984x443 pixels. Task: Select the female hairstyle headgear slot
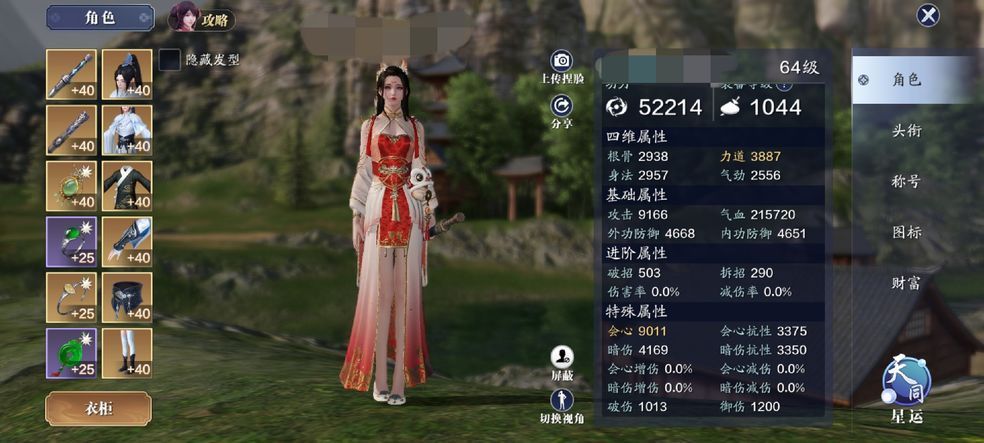127,75
